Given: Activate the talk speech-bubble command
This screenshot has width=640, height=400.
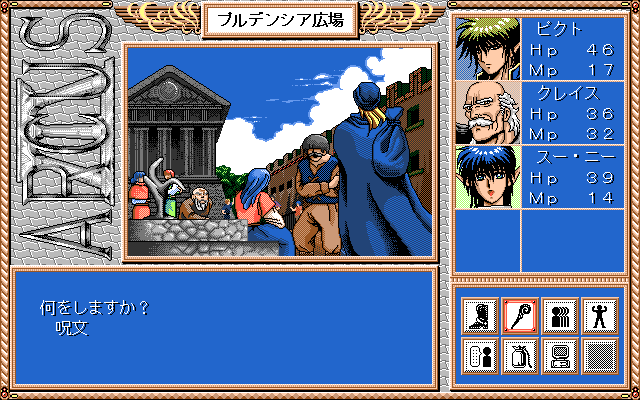Looking at the screenshot, I should tap(481, 356).
